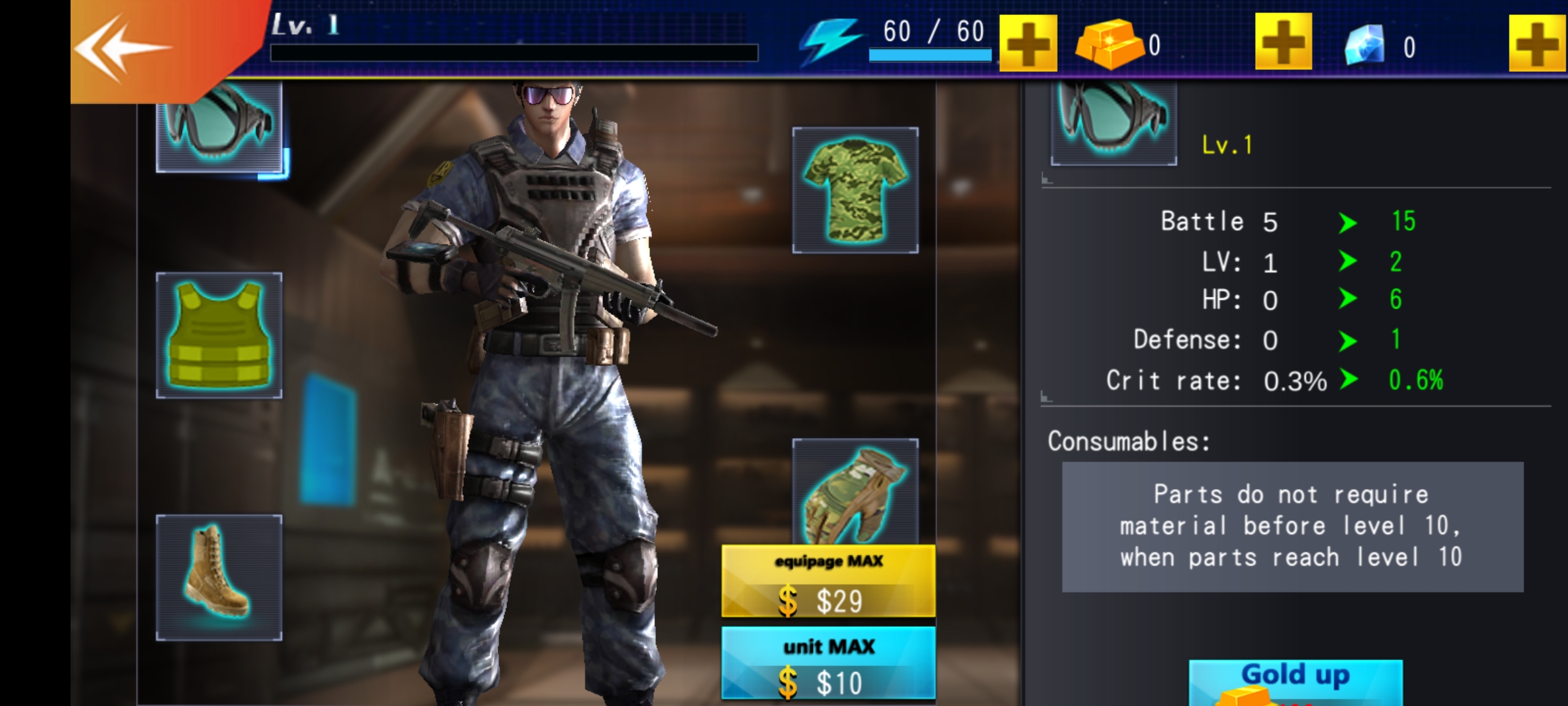Select the tan combat boot slot
Screen dimensions: 1568x706
(x=220, y=577)
